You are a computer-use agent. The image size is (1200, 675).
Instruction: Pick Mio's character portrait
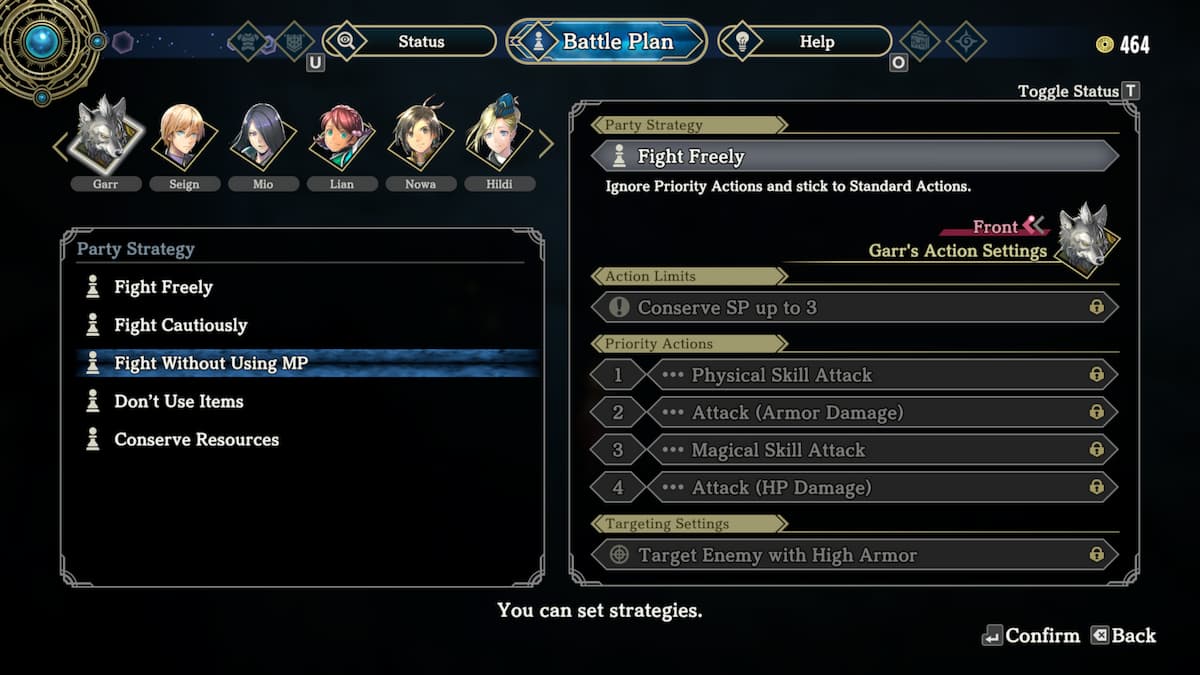(263, 135)
